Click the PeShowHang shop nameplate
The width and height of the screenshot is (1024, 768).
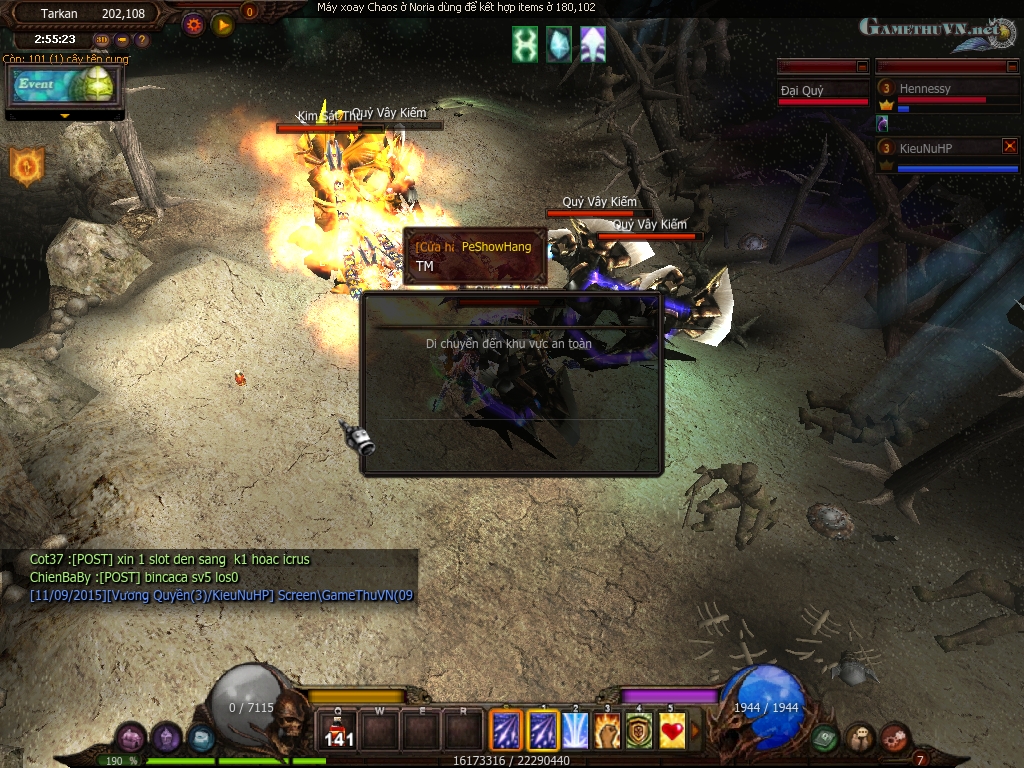tap(475, 247)
